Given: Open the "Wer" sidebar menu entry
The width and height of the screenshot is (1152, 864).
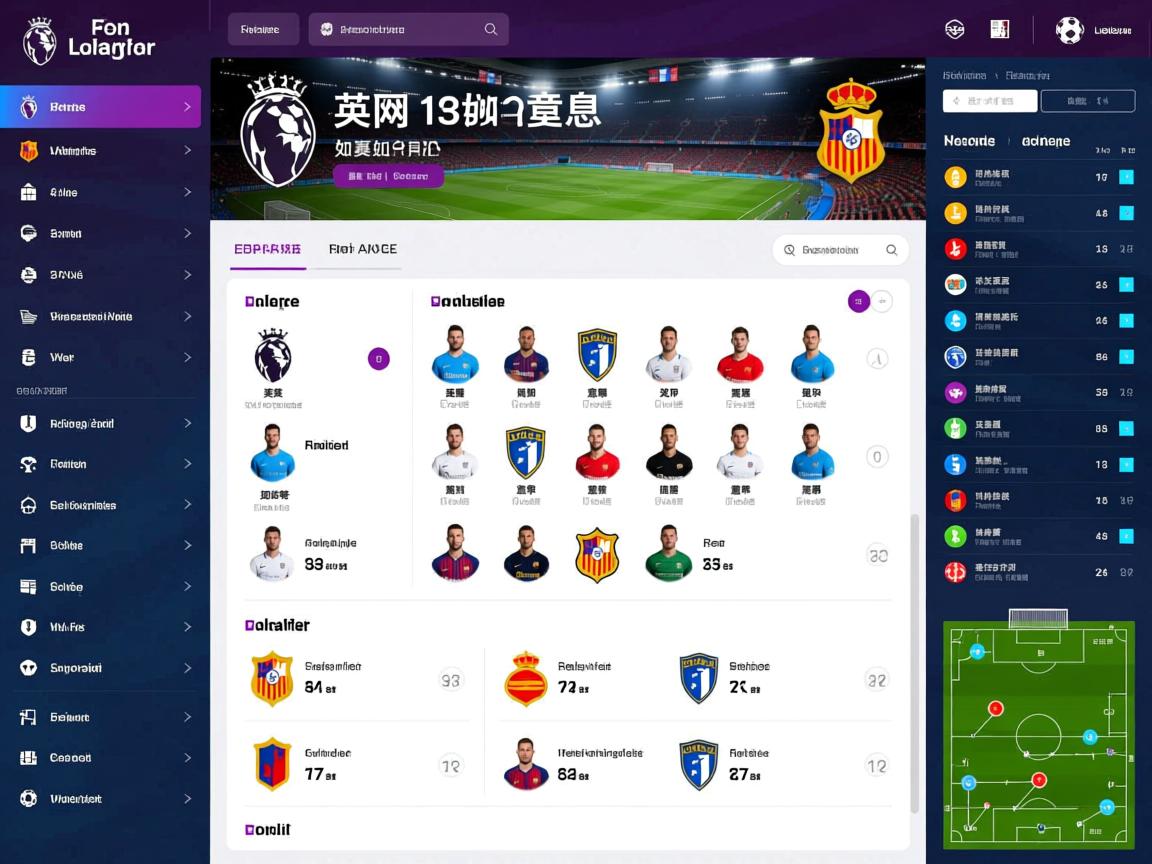Looking at the screenshot, I should click(x=100, y=357).
